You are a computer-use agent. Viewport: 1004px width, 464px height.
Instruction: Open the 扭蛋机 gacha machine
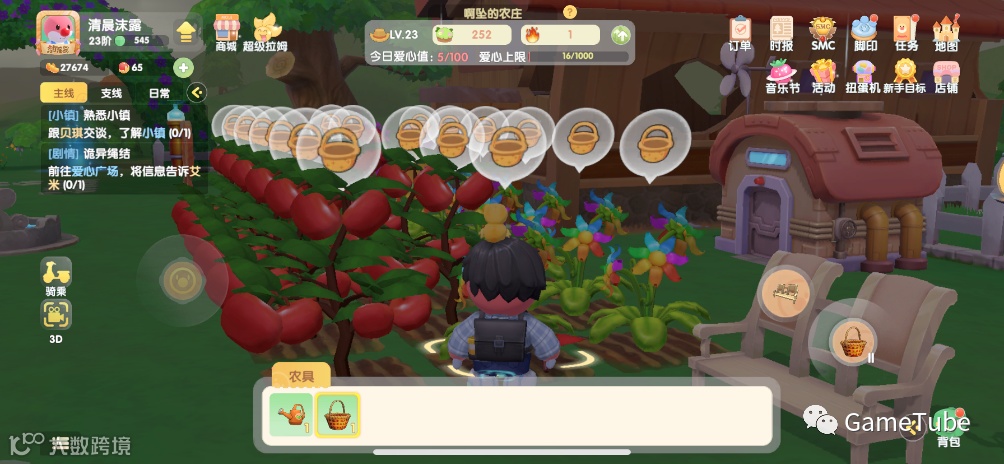click(862, 75)
